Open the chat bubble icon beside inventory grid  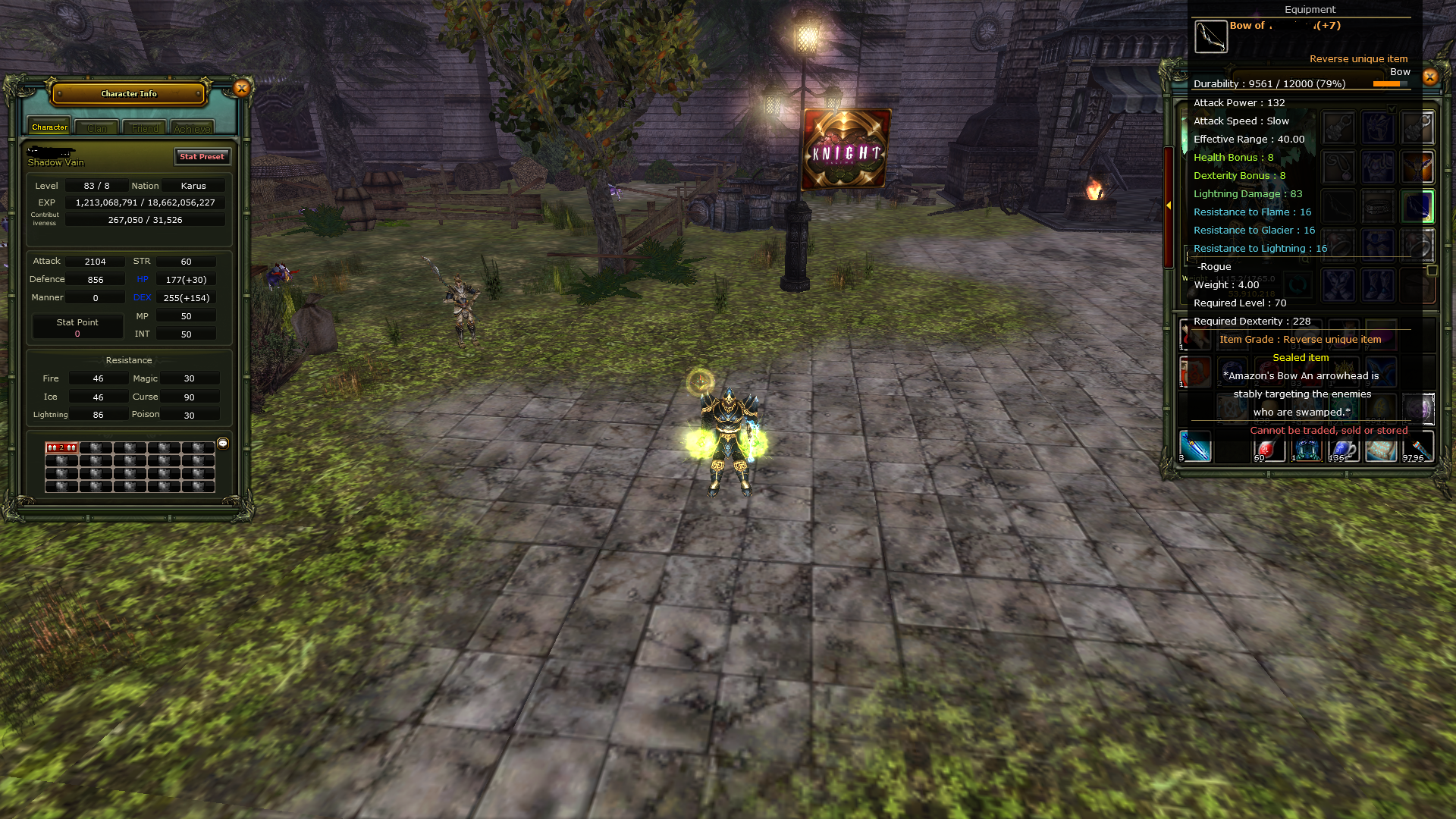(222, 444)
